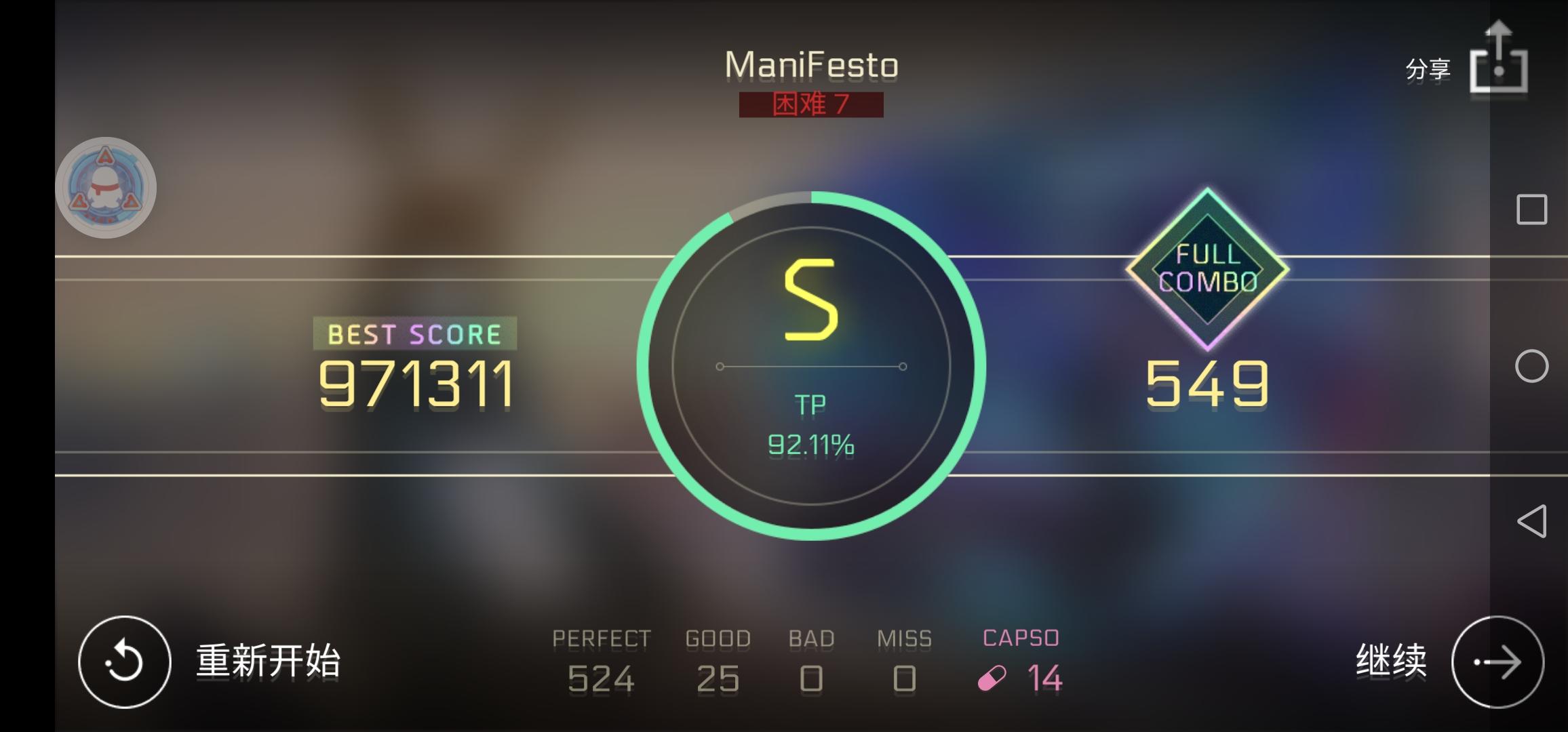1568x732 pixels.
Task: Open the player avatar badge
Action: click(105, 186)
